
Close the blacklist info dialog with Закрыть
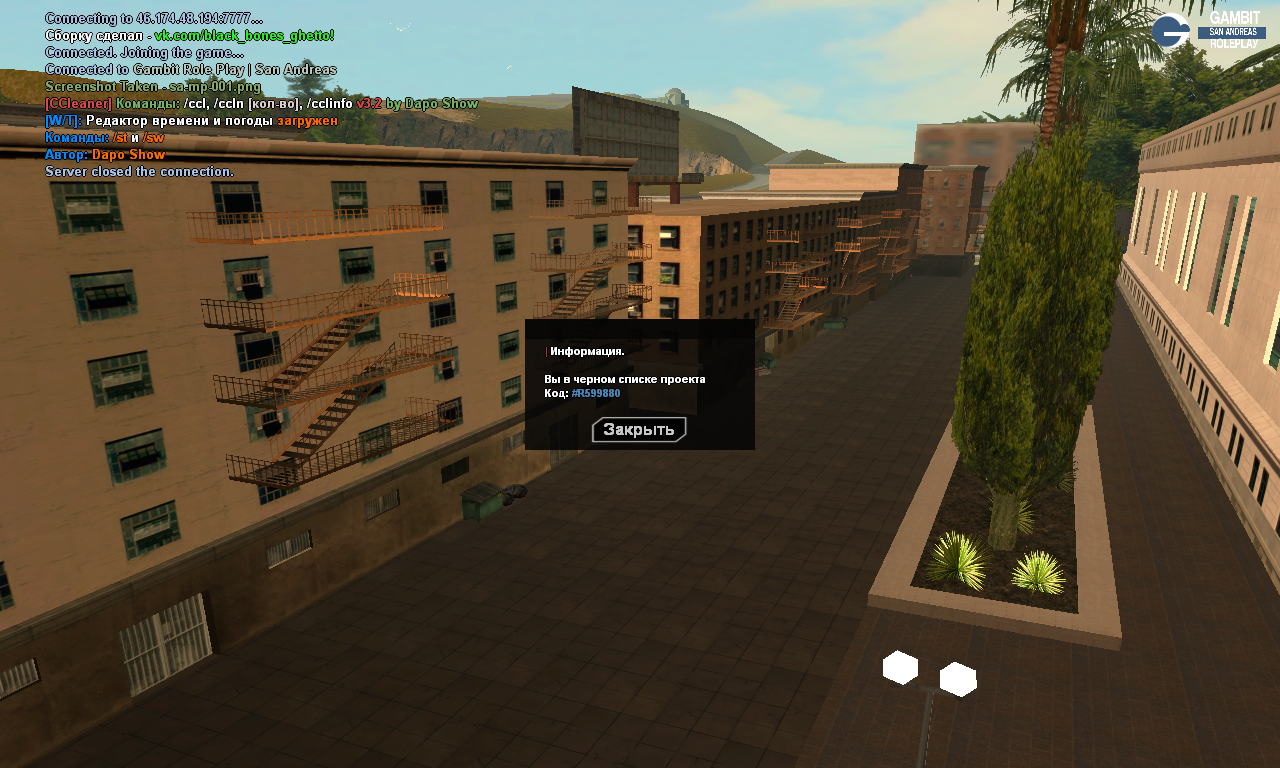pos(639,430)
